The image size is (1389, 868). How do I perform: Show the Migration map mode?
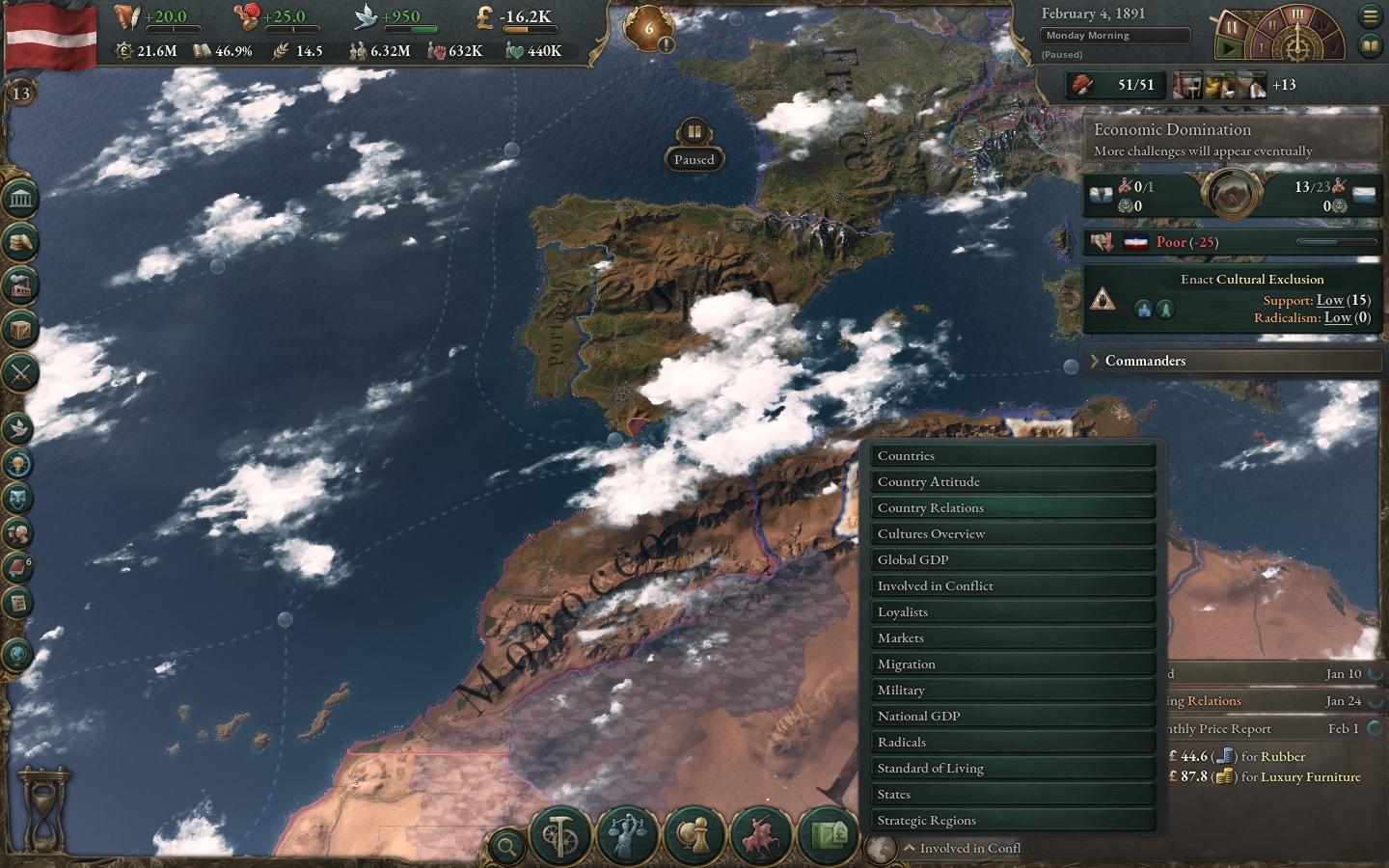pos(1013,665)
